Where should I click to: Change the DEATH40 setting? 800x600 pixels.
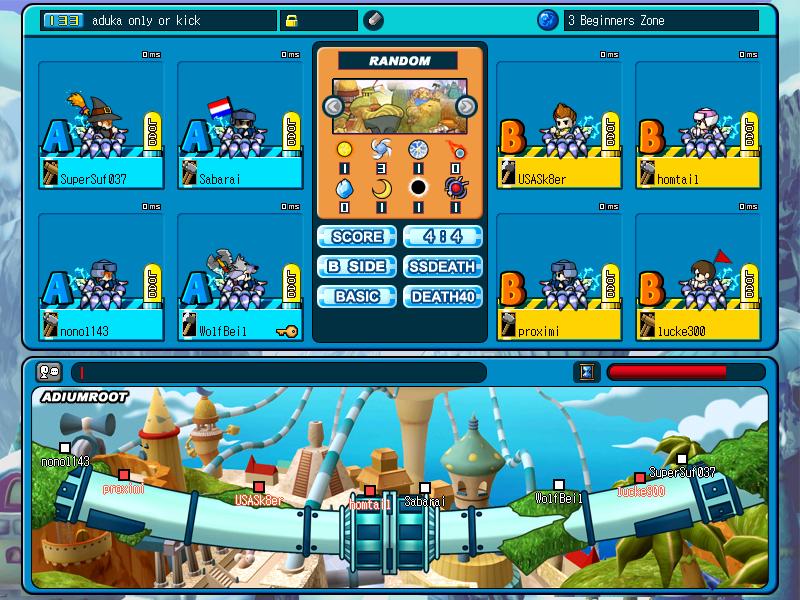pyautogui.click(x=443, y=297)
